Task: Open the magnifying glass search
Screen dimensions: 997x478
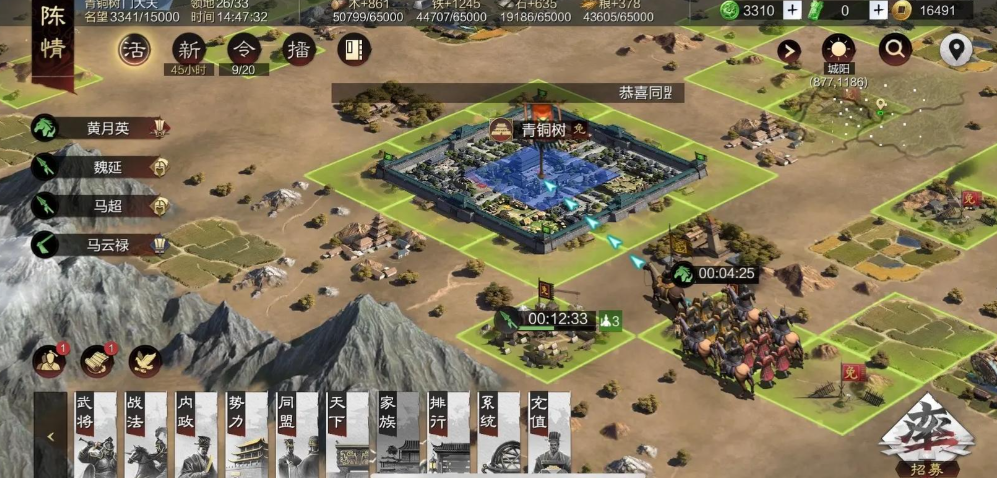Action: [x=895, y=49]
